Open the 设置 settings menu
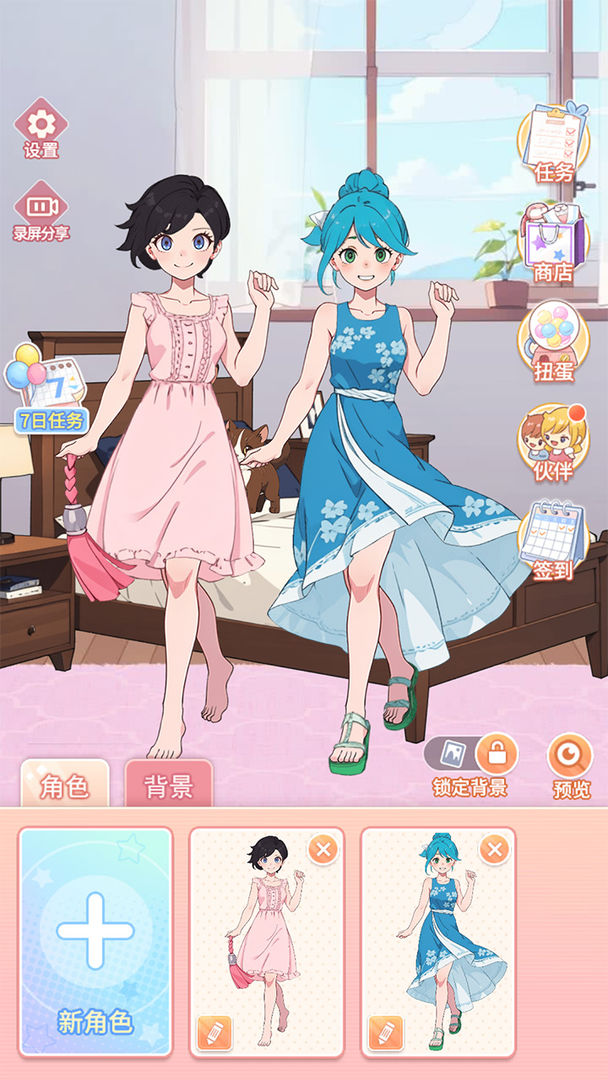This screenshot has height=1080, width=608. (x=41, y=127)
